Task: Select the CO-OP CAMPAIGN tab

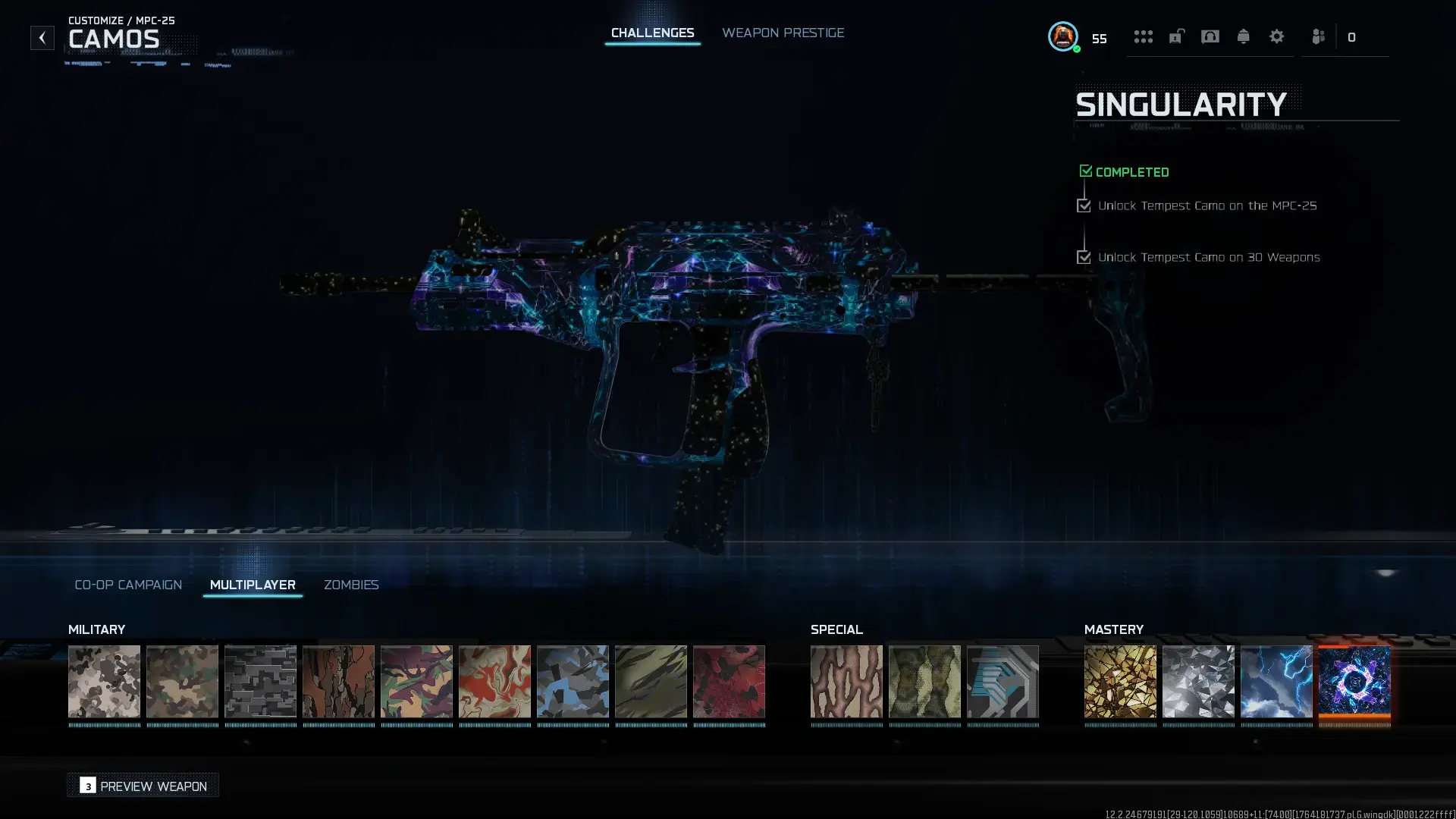Action: (x=127, y=585)
